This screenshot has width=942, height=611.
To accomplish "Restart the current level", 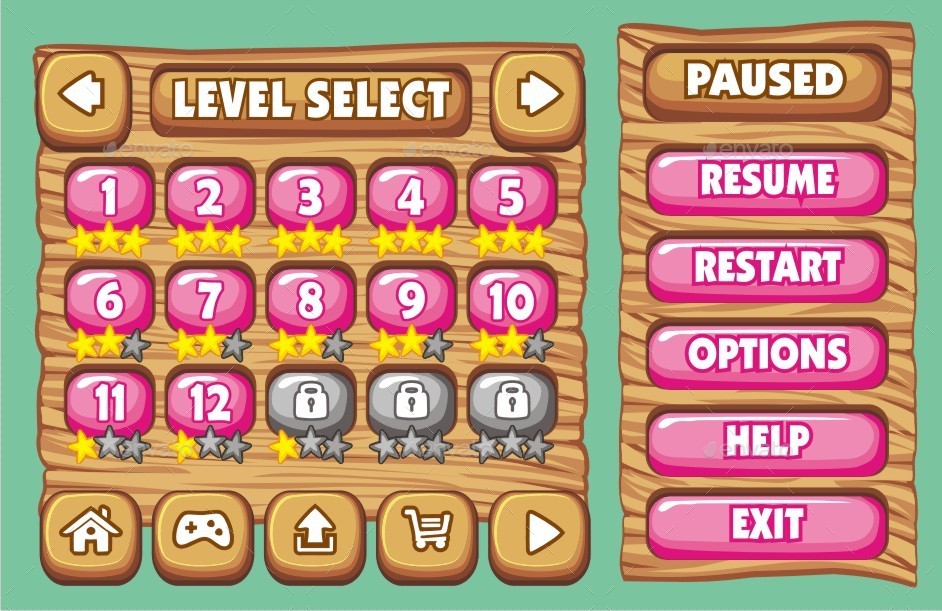I will pyautogui.click(x=767, y=267).
